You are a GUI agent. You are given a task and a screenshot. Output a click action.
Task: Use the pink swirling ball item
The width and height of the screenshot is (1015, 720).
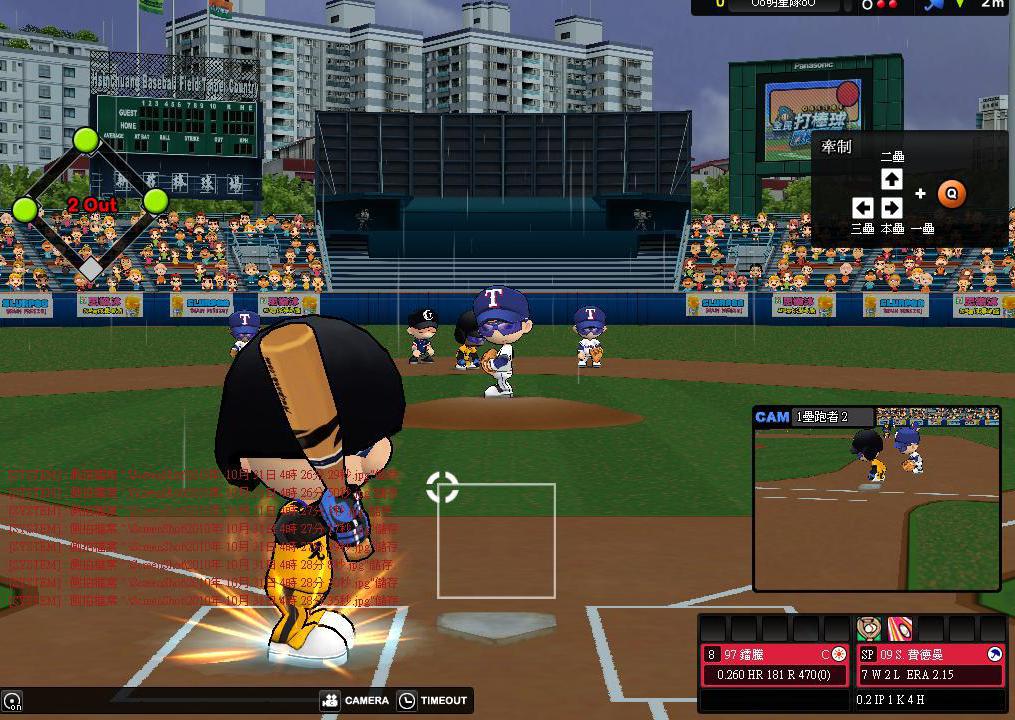tap(900, 629)
